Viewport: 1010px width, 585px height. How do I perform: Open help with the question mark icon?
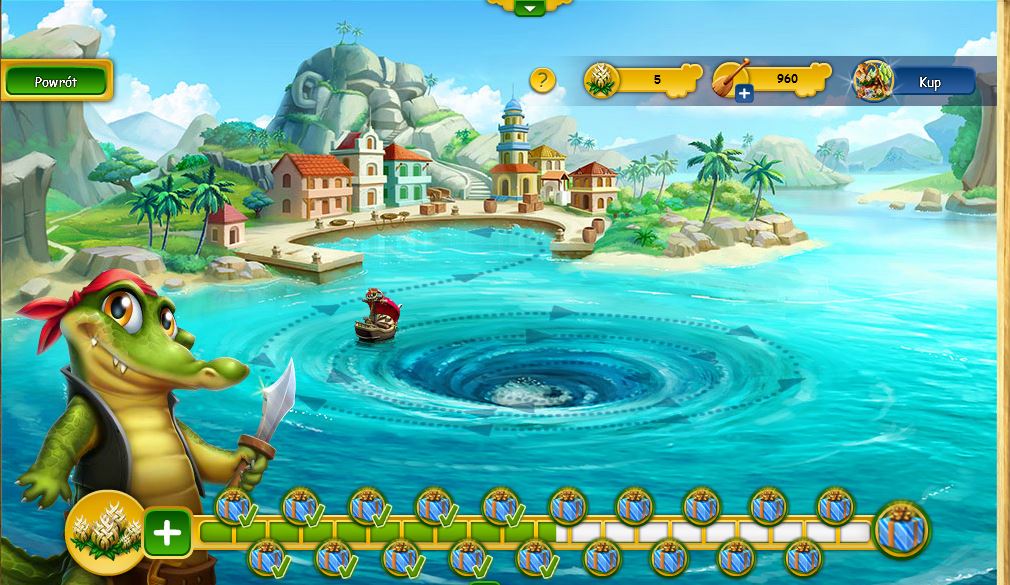pos(542,80)
